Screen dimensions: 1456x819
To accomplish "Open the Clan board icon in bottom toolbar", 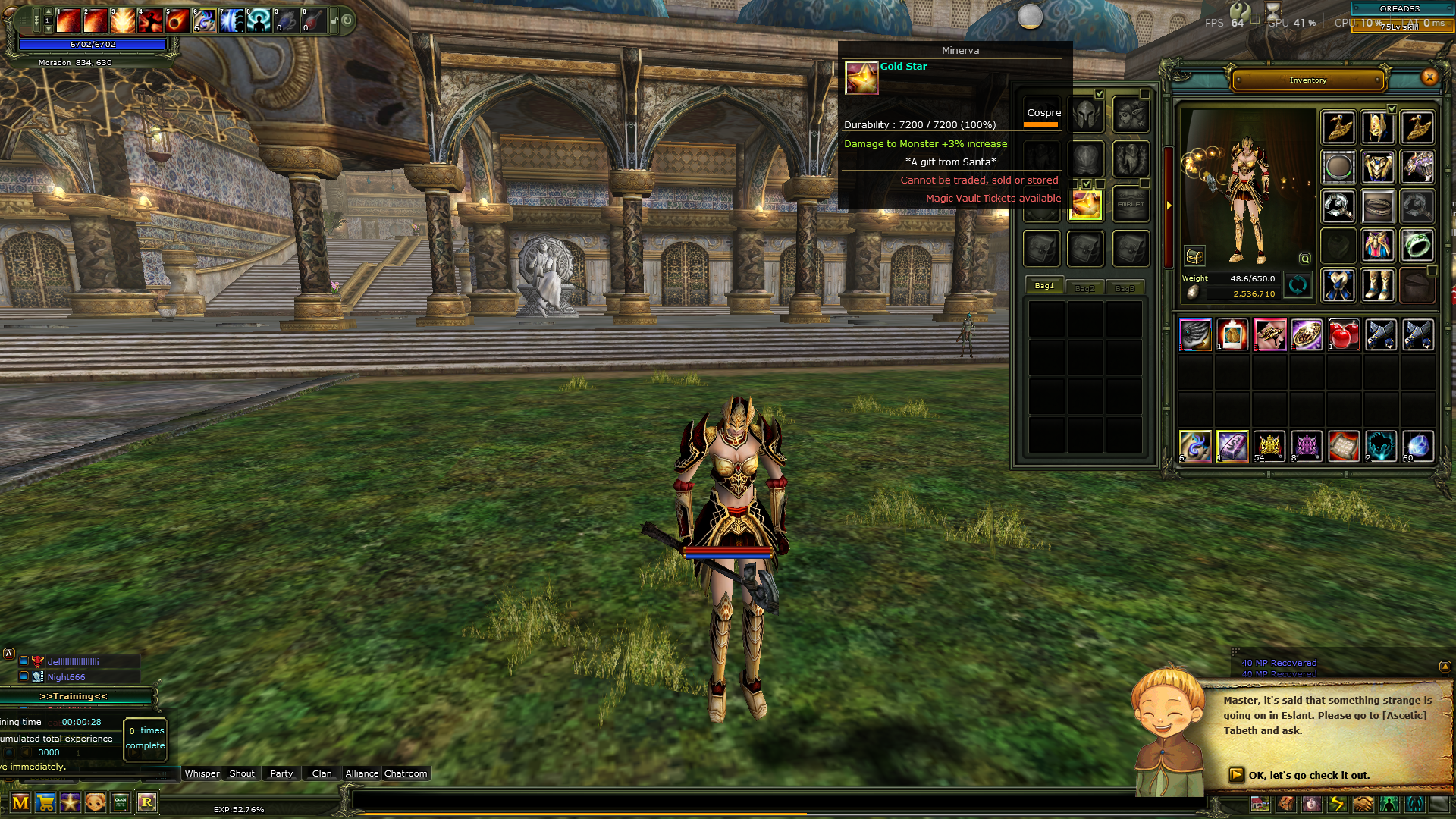I will 120,802.
